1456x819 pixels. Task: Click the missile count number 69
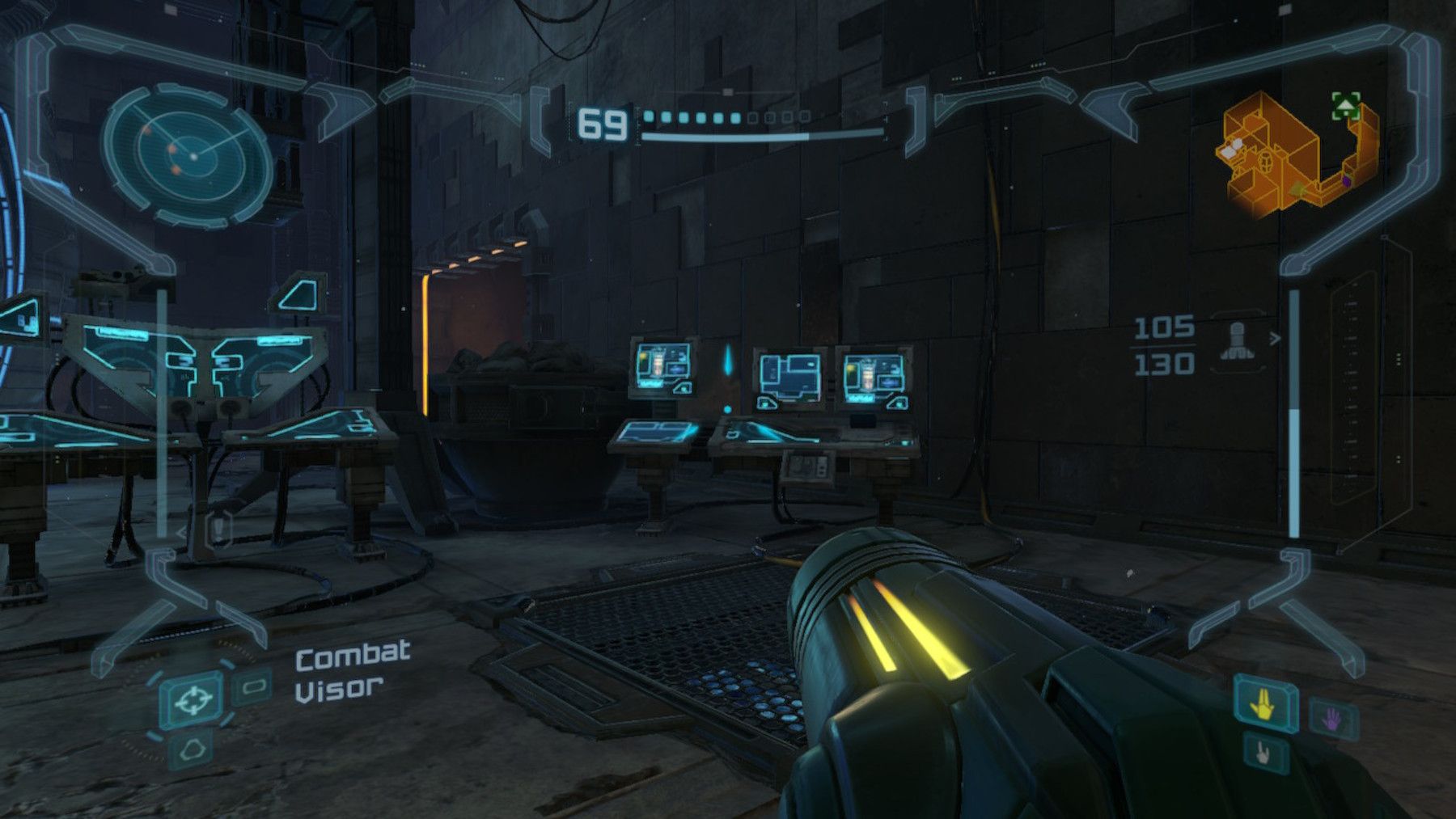pos(602,123)
